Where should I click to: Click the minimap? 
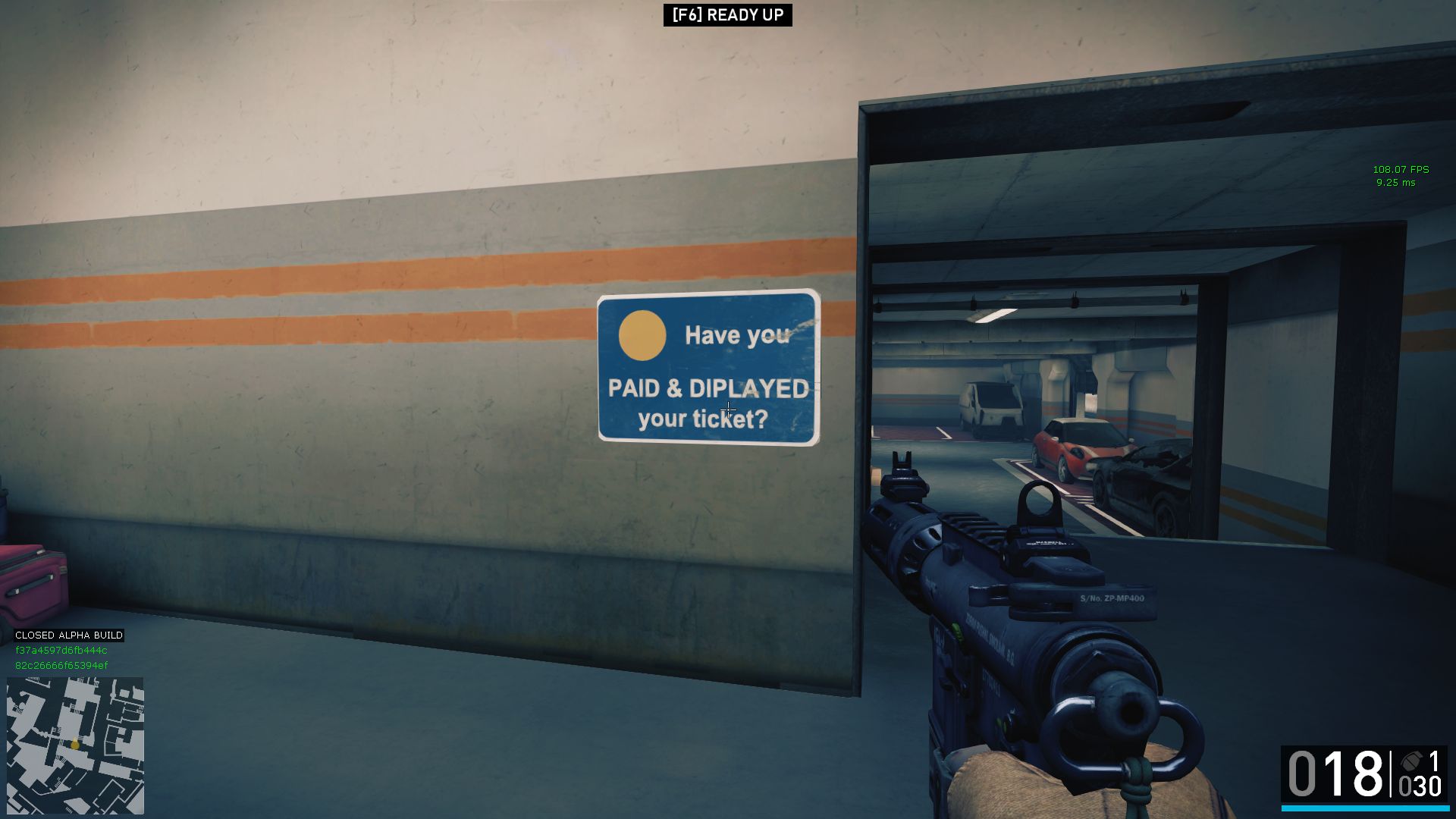click(x=75, y=745)
